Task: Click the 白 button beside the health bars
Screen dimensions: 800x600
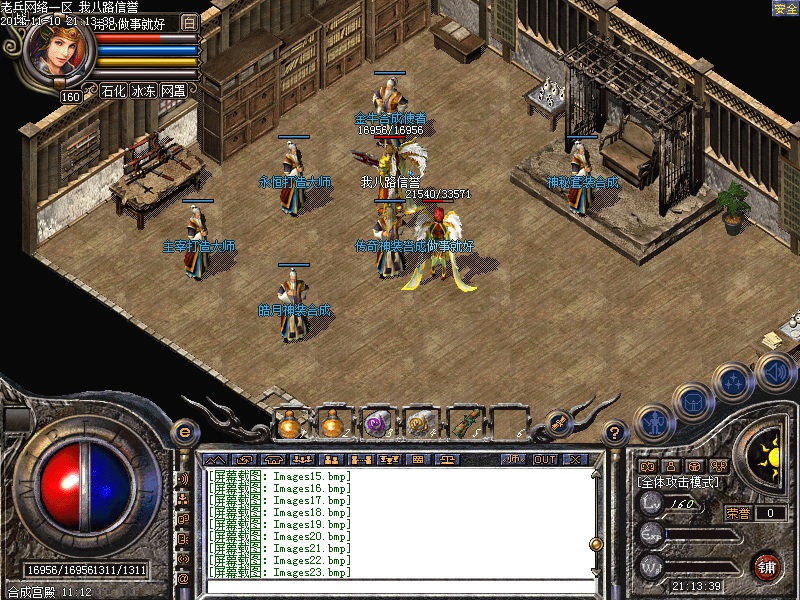Action: click(x=190, y=21)
